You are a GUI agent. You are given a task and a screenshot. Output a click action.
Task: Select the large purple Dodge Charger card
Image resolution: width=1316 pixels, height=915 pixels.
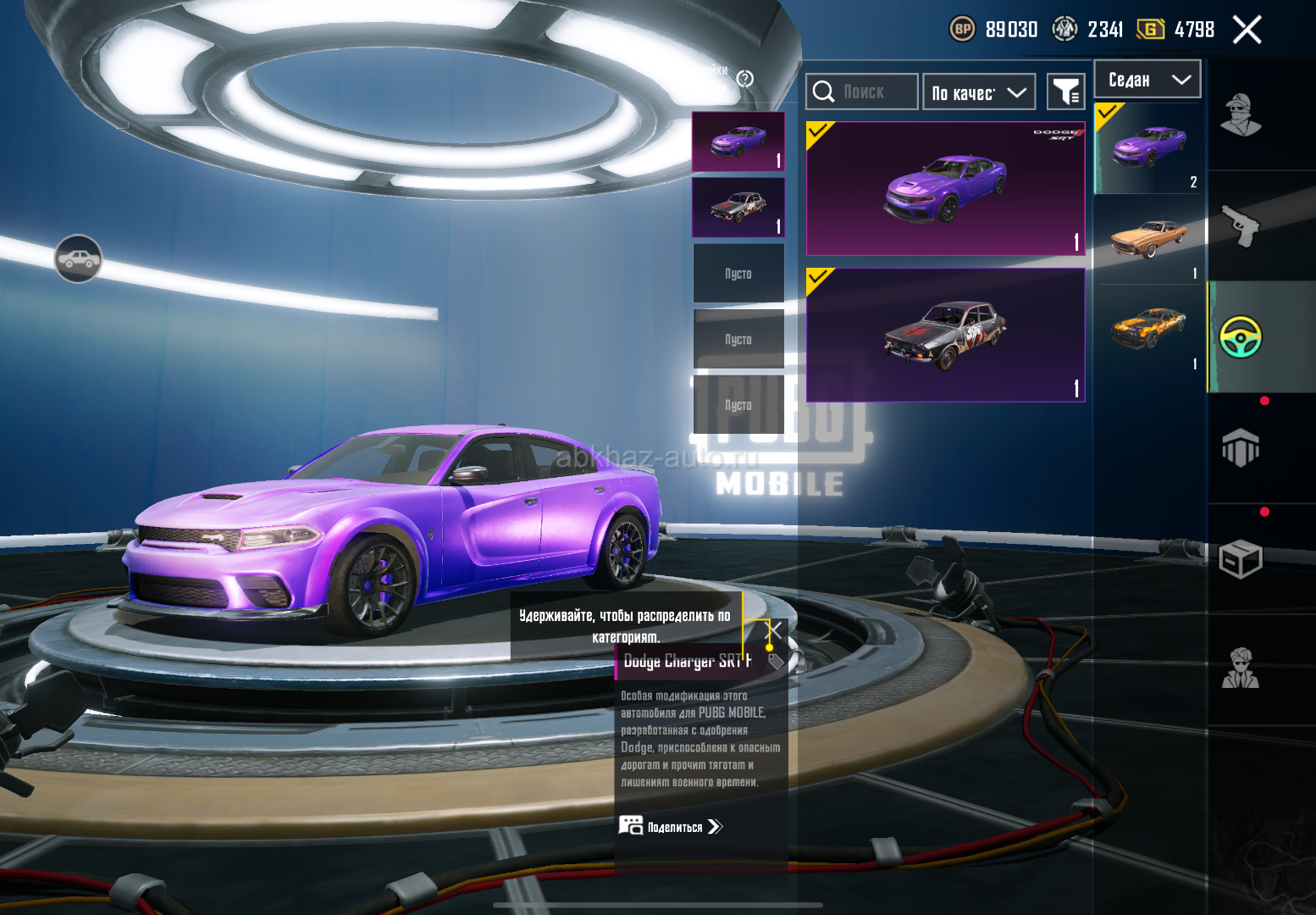point(945,188)
